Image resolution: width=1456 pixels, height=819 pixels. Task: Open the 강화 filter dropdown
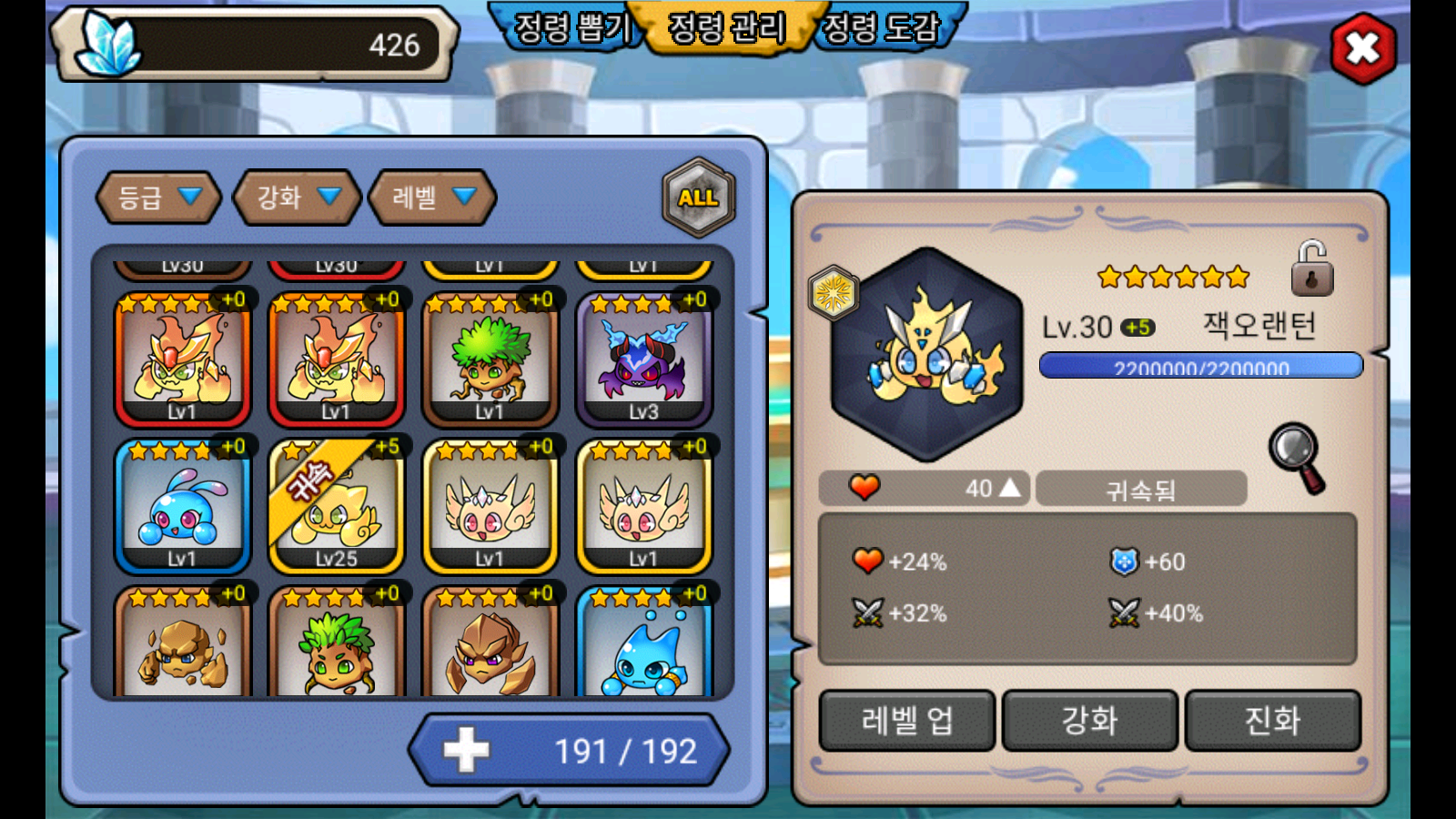pyautogui.click(x=298, y=197)
